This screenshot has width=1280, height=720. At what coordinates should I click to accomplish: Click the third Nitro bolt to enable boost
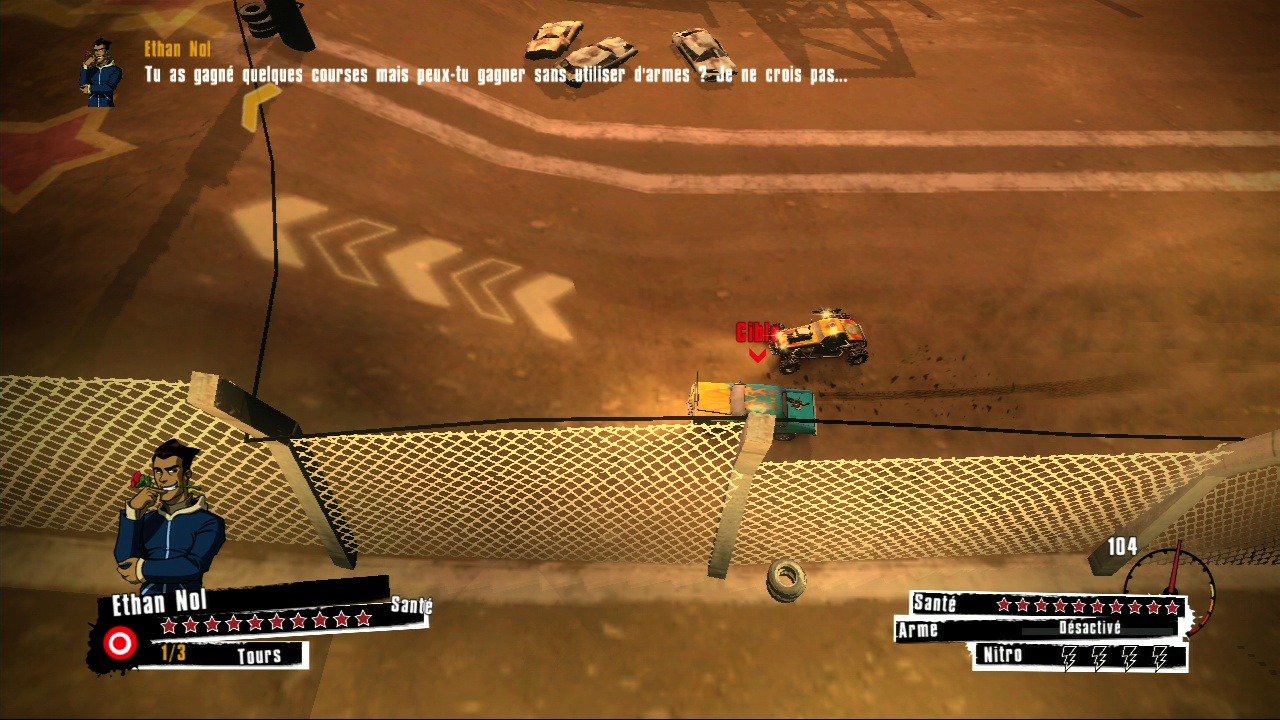1130,657
